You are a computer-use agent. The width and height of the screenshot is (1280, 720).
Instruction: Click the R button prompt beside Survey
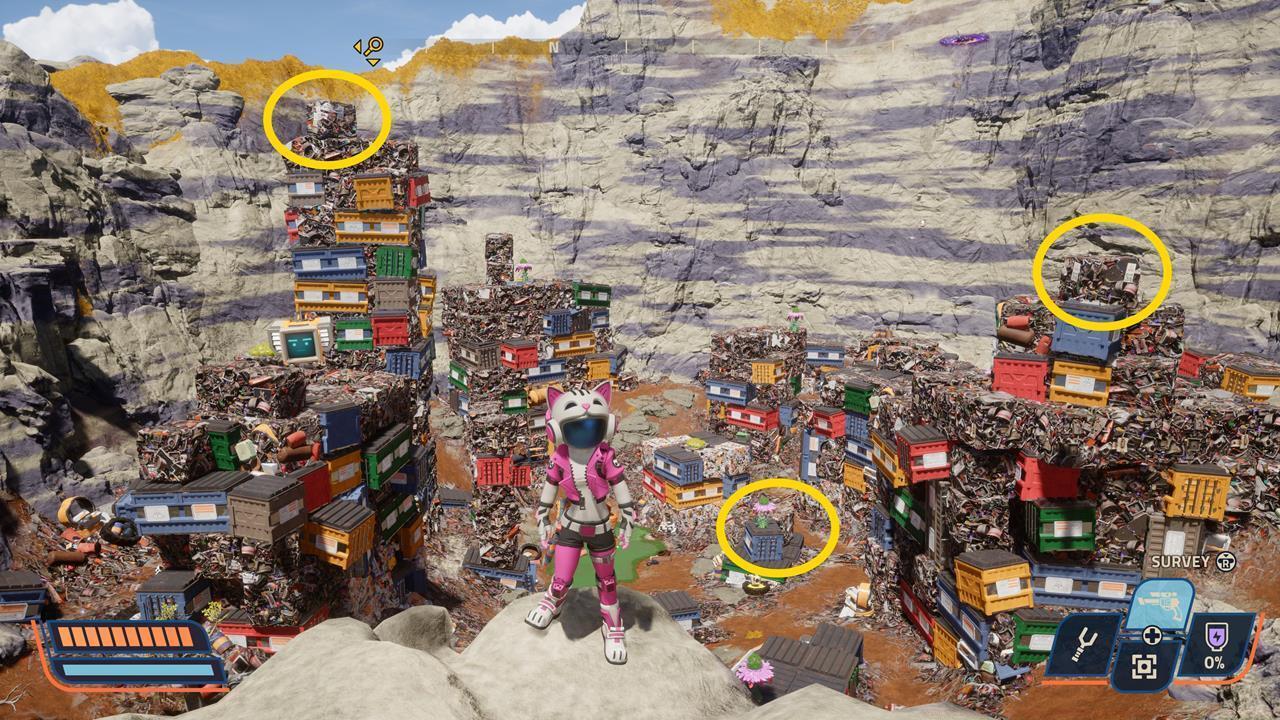click(x=1226, y=563)
